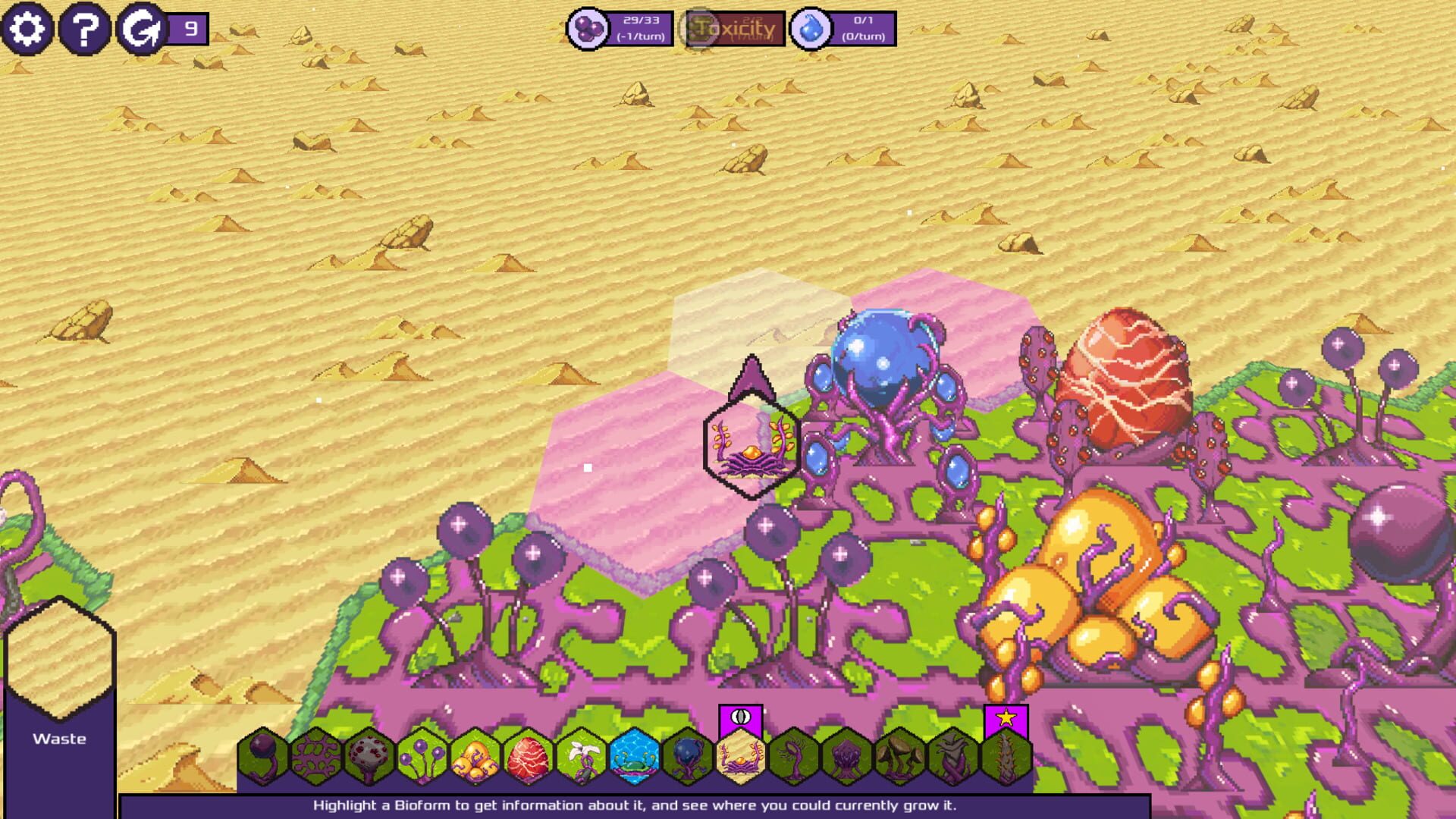The height and width of the screenshot is (819, 1456).
Task: Open the settings gear menu
Action: (29, 29)
